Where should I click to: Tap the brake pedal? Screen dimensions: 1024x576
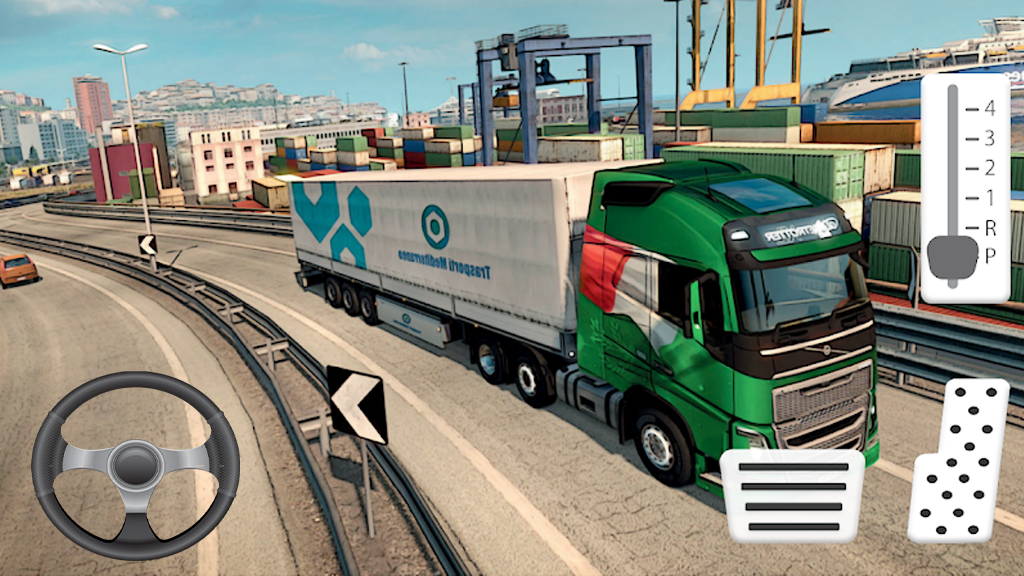pyautogui.click(x=792, y=495)
